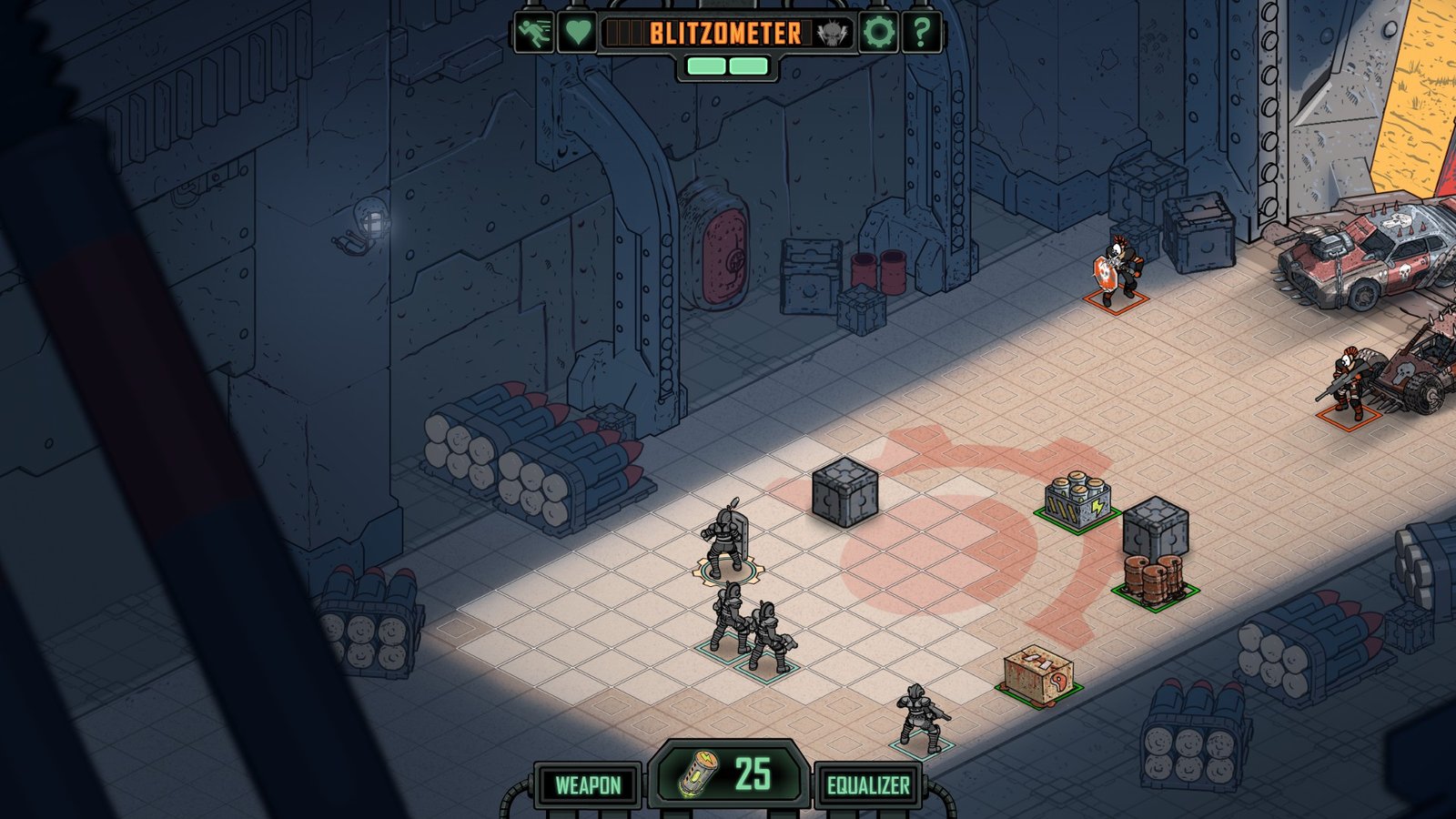Select the heart icon in top bar
Screen dimensions: 1456x819
(577, 33)
